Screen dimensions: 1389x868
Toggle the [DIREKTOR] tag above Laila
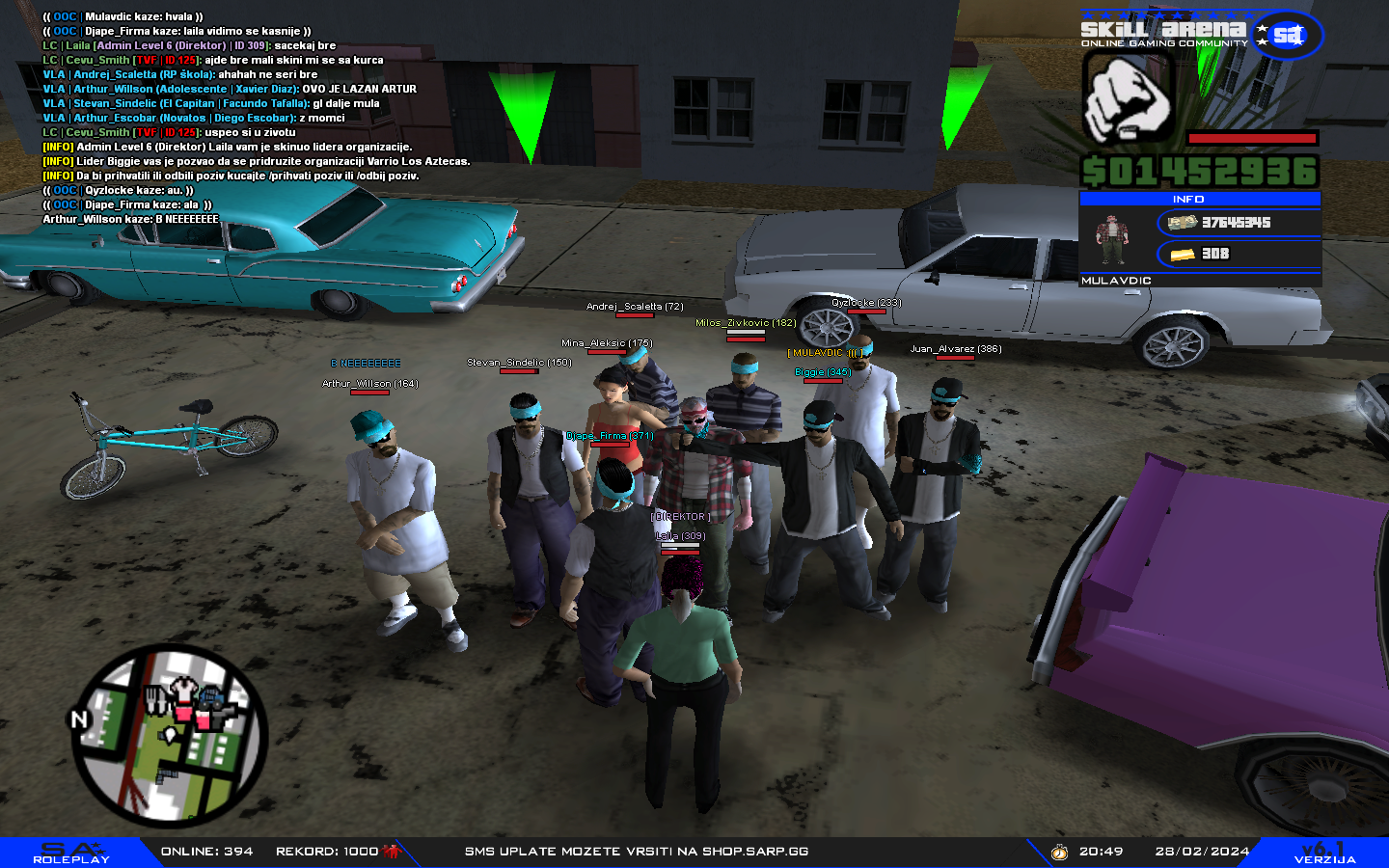[680, 516]
